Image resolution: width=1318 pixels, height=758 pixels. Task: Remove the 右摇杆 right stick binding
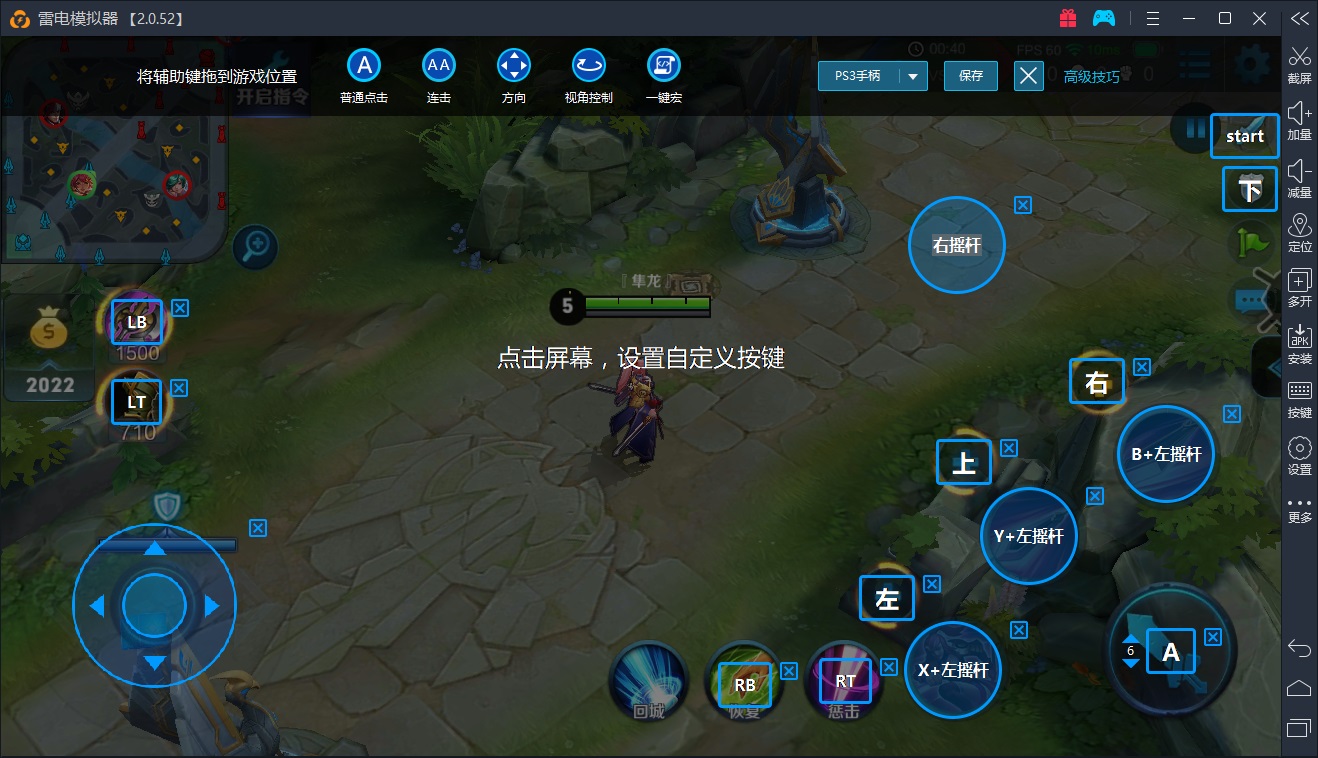pos(1022,205)
